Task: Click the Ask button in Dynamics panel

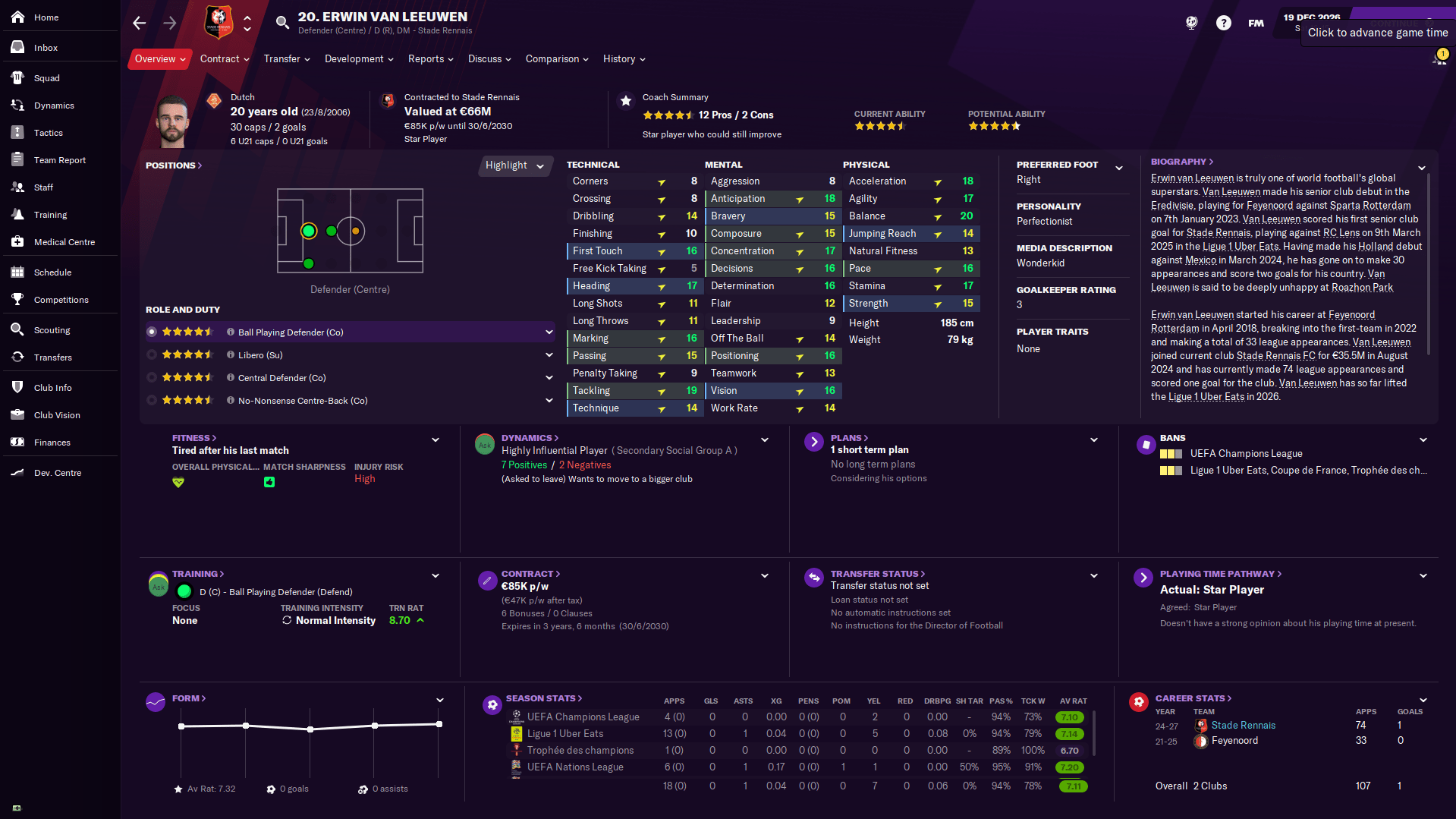Action: (485, 444)
